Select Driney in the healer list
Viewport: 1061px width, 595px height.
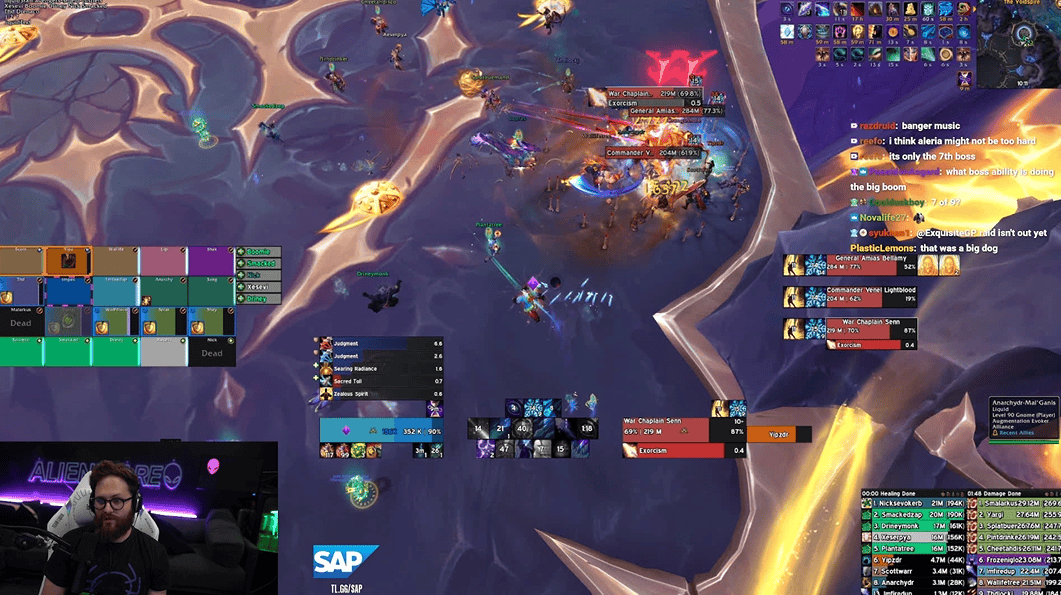click(259, 297)
